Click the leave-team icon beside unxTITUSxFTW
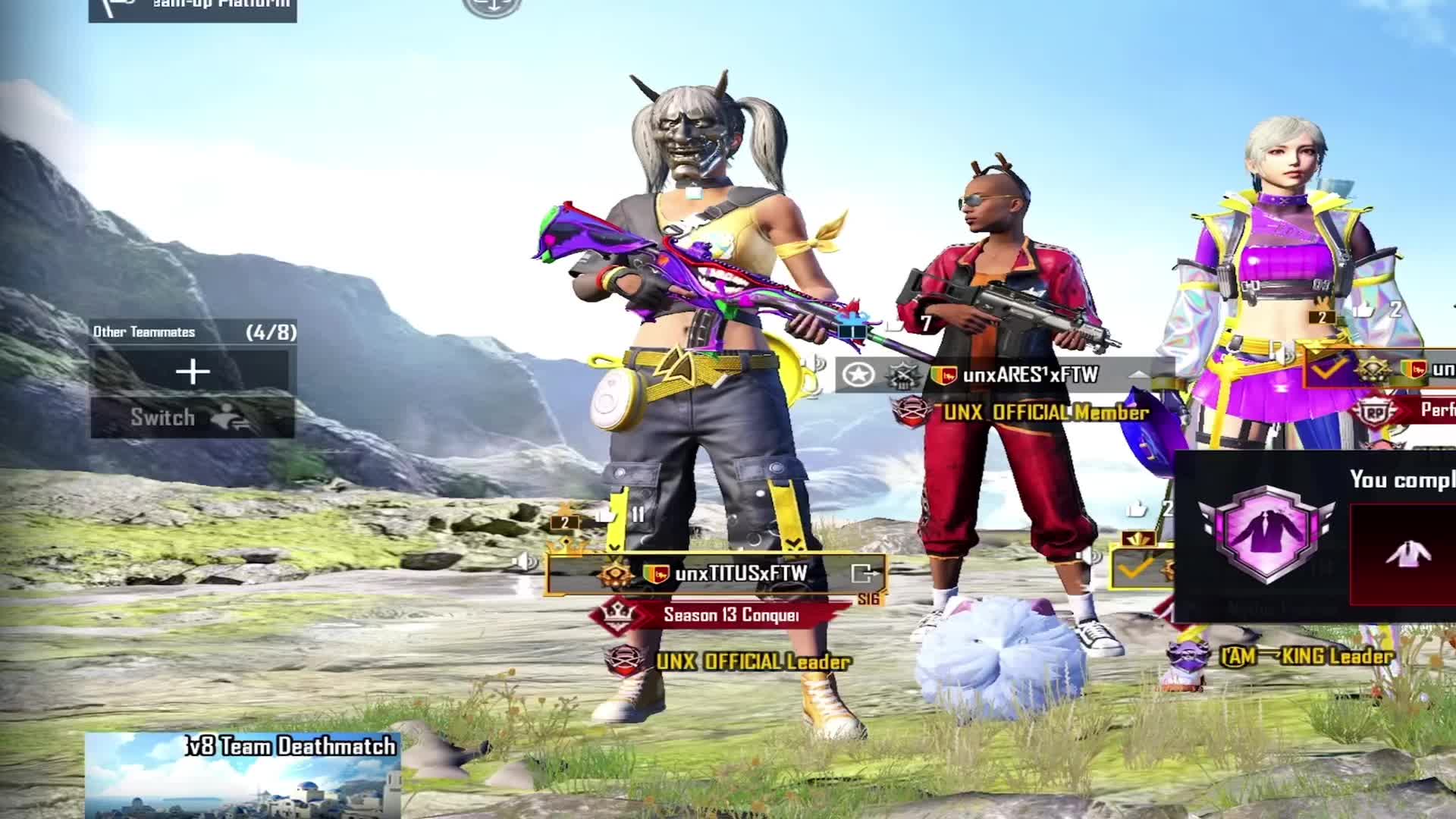Screen dimensions: 1456x819 click(864, 574)
